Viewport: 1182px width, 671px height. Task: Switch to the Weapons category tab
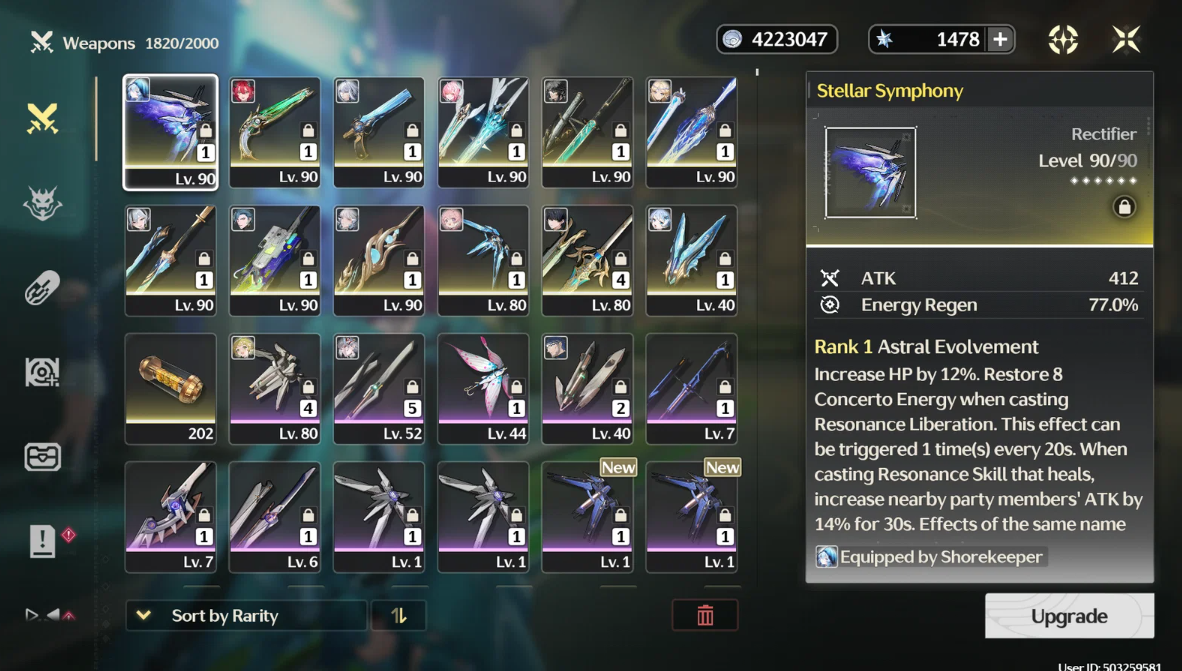(x=42, y=120)
